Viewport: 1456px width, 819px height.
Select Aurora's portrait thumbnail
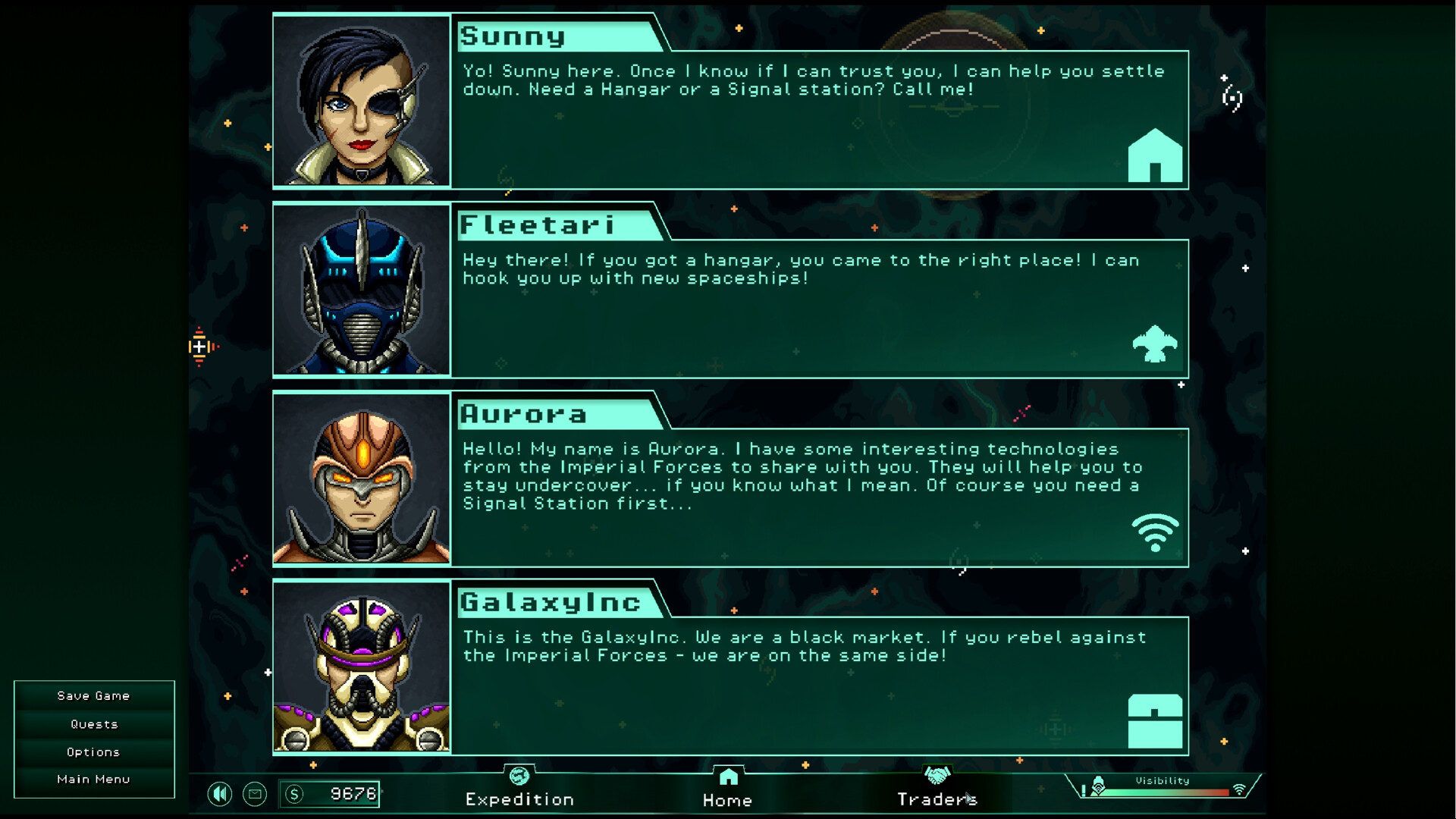[x=362, y=479]
